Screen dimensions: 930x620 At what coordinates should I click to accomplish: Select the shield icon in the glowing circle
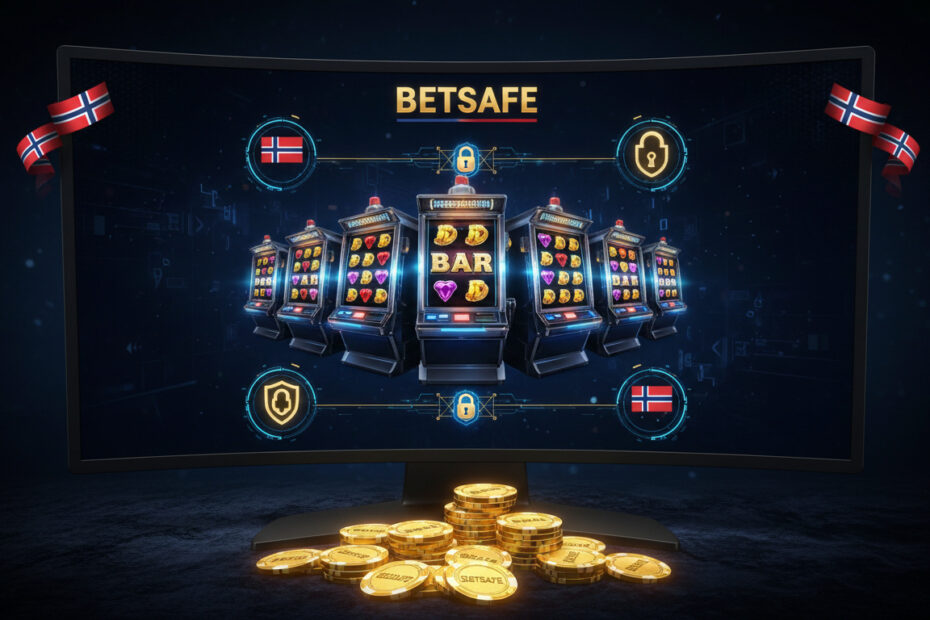coord(281,404)
